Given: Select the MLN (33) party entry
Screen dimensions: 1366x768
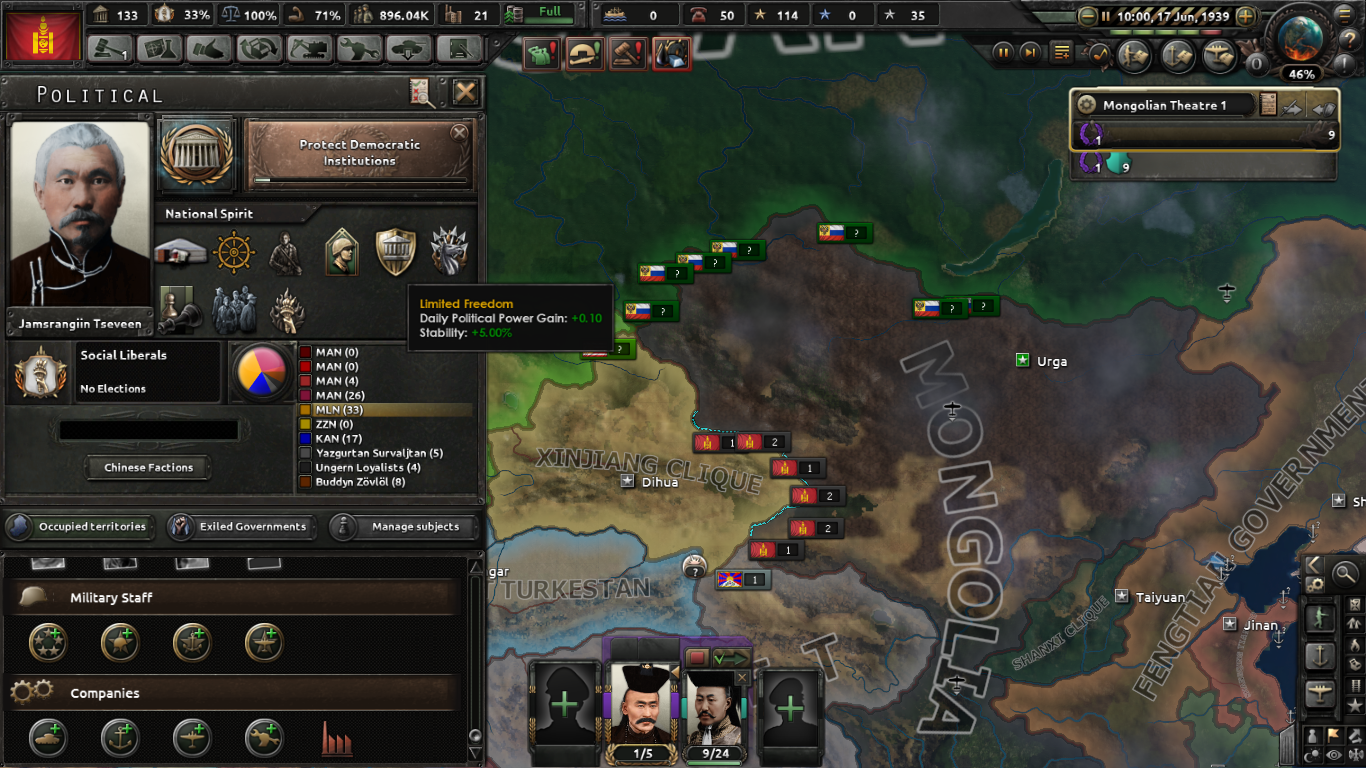Looking at the screenshot, I should pyautogui.click(x=340, y=410).
